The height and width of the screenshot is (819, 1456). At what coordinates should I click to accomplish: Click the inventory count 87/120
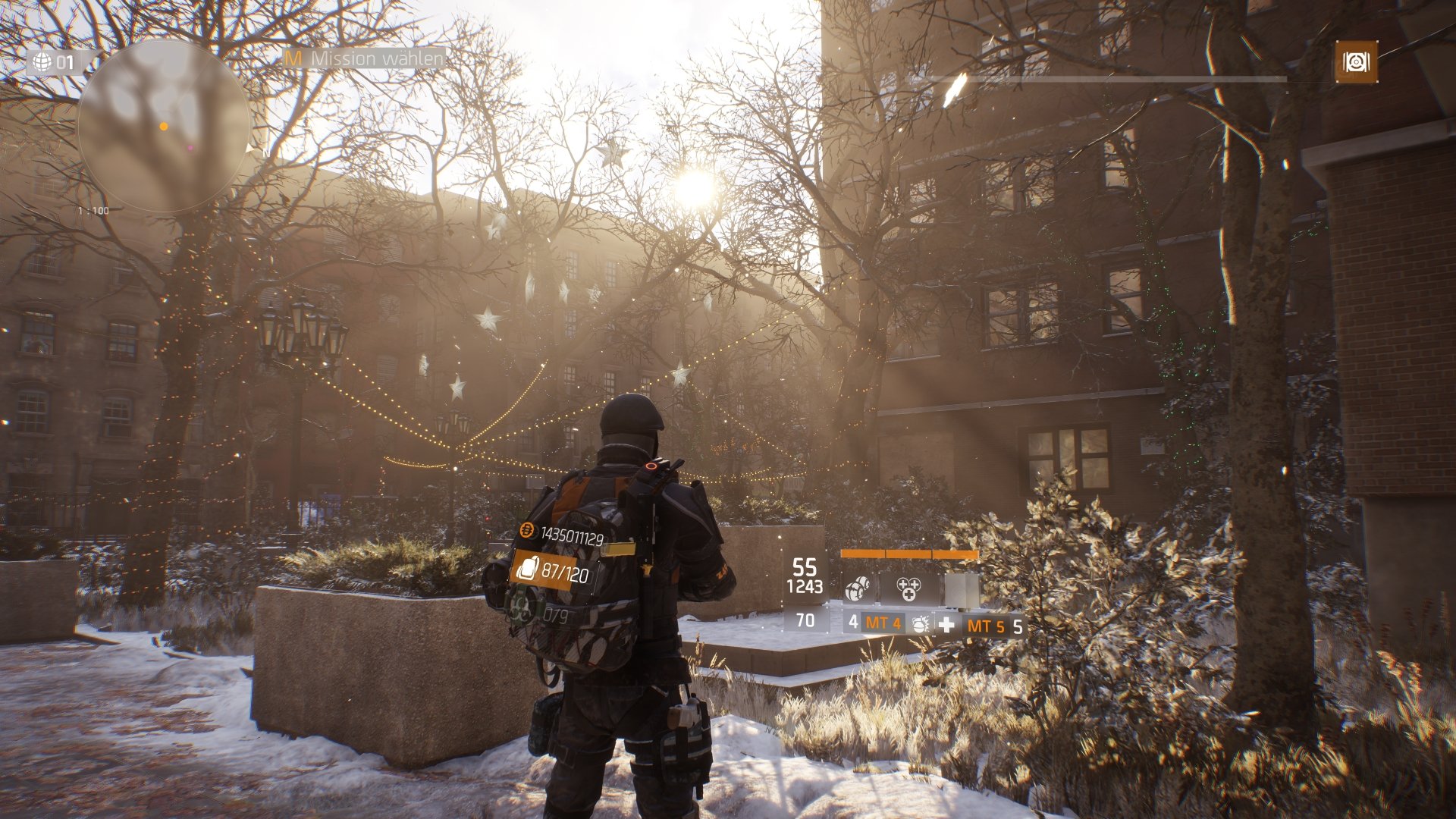click(x=564, y=573)
